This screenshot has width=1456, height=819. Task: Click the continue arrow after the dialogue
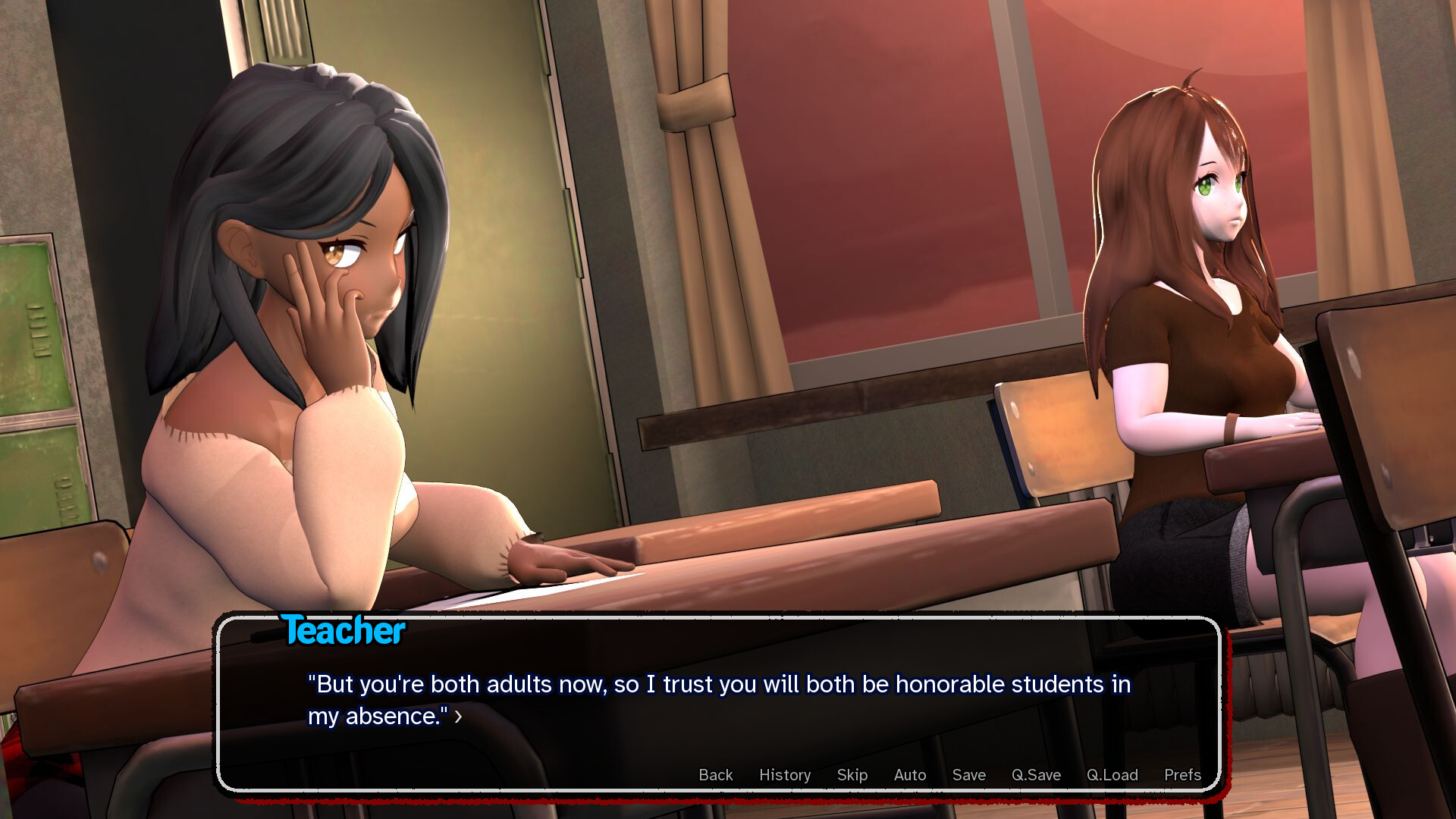click(x=458, y=717)
